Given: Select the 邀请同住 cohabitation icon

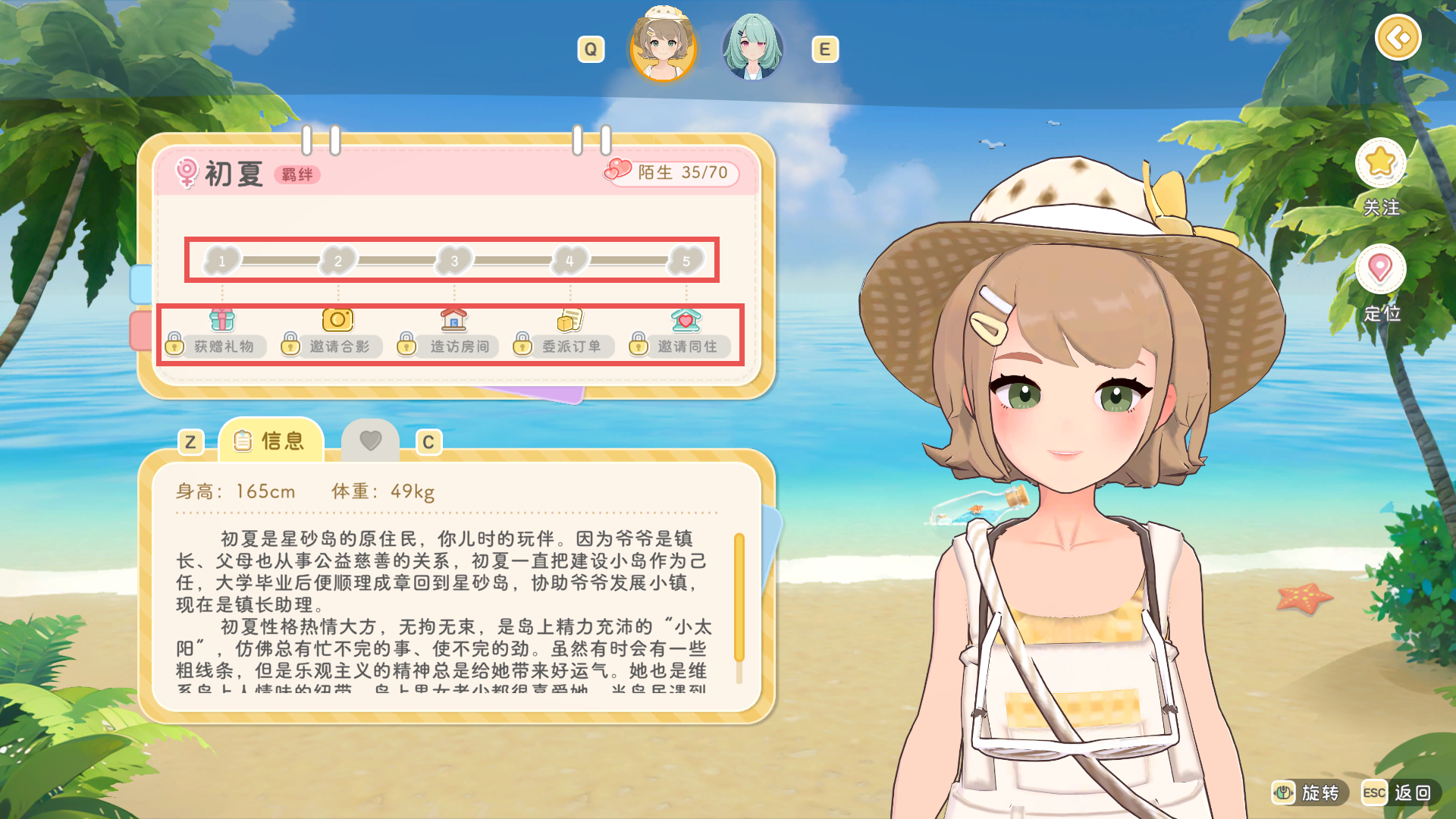Looking at the screenshot, I should 686,320.
